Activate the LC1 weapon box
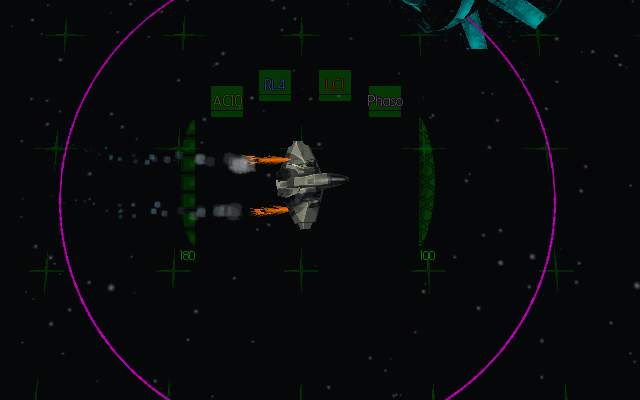This screenshot has height=400, width=640. (x=335, y=85)
